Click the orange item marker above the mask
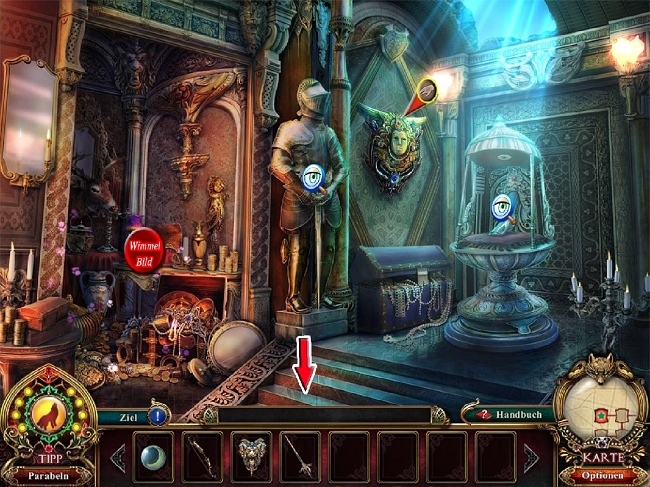Viewport: 650px width, 487px height. pos(426,92)
